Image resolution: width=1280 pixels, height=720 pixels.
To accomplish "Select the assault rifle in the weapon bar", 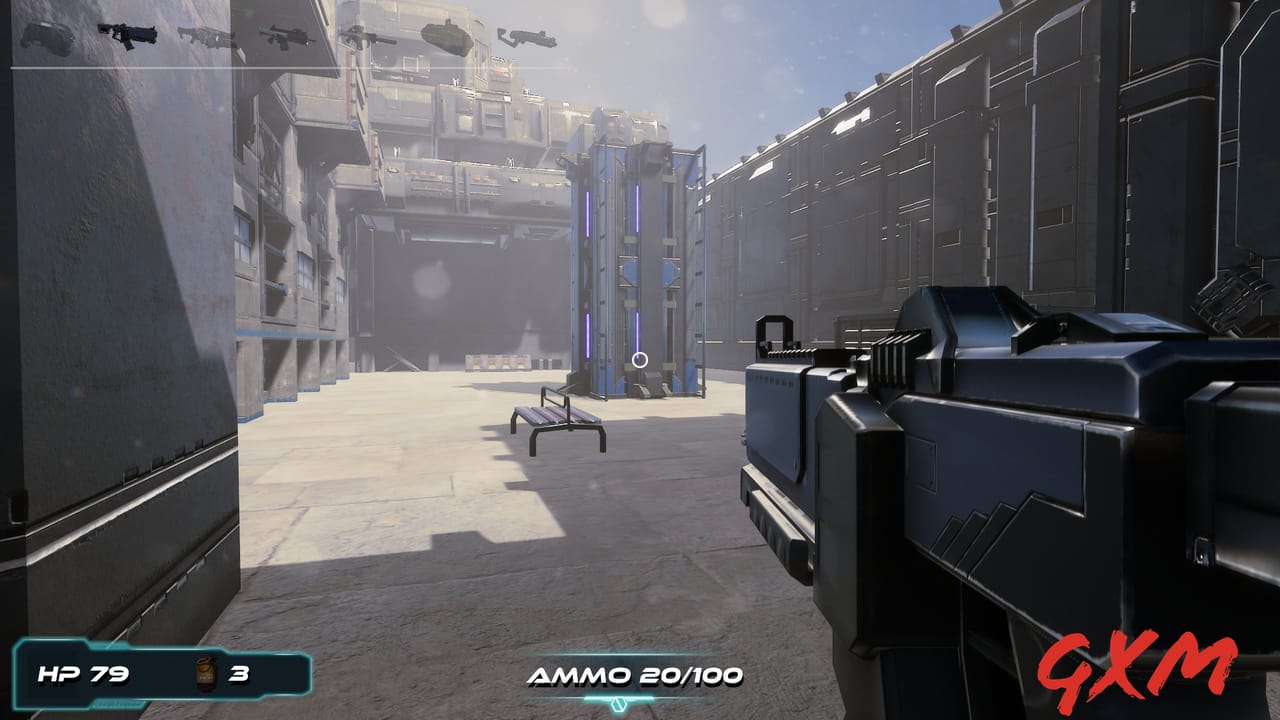I will point(283,33).
